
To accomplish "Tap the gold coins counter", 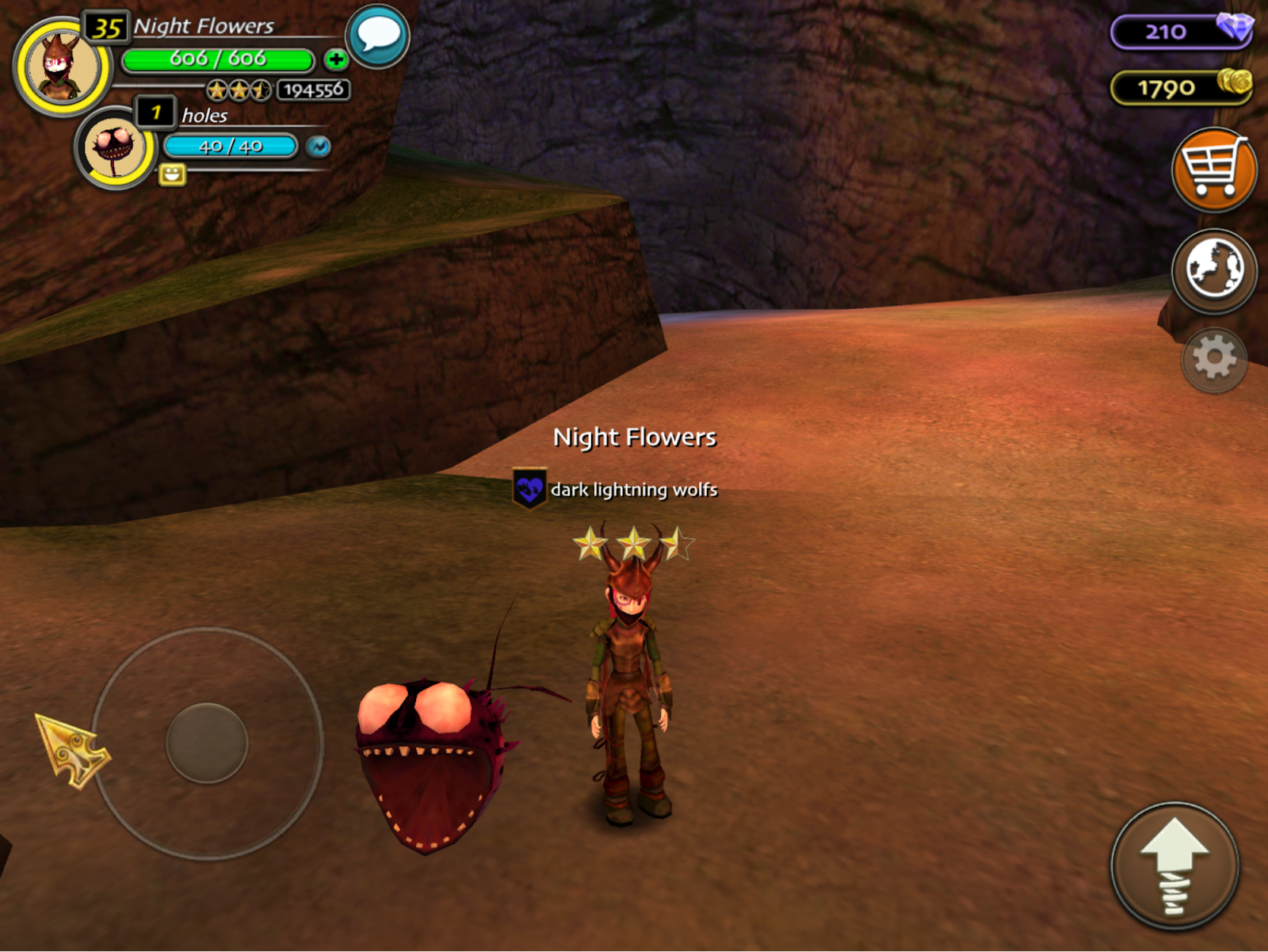I will pos(1180,87).
